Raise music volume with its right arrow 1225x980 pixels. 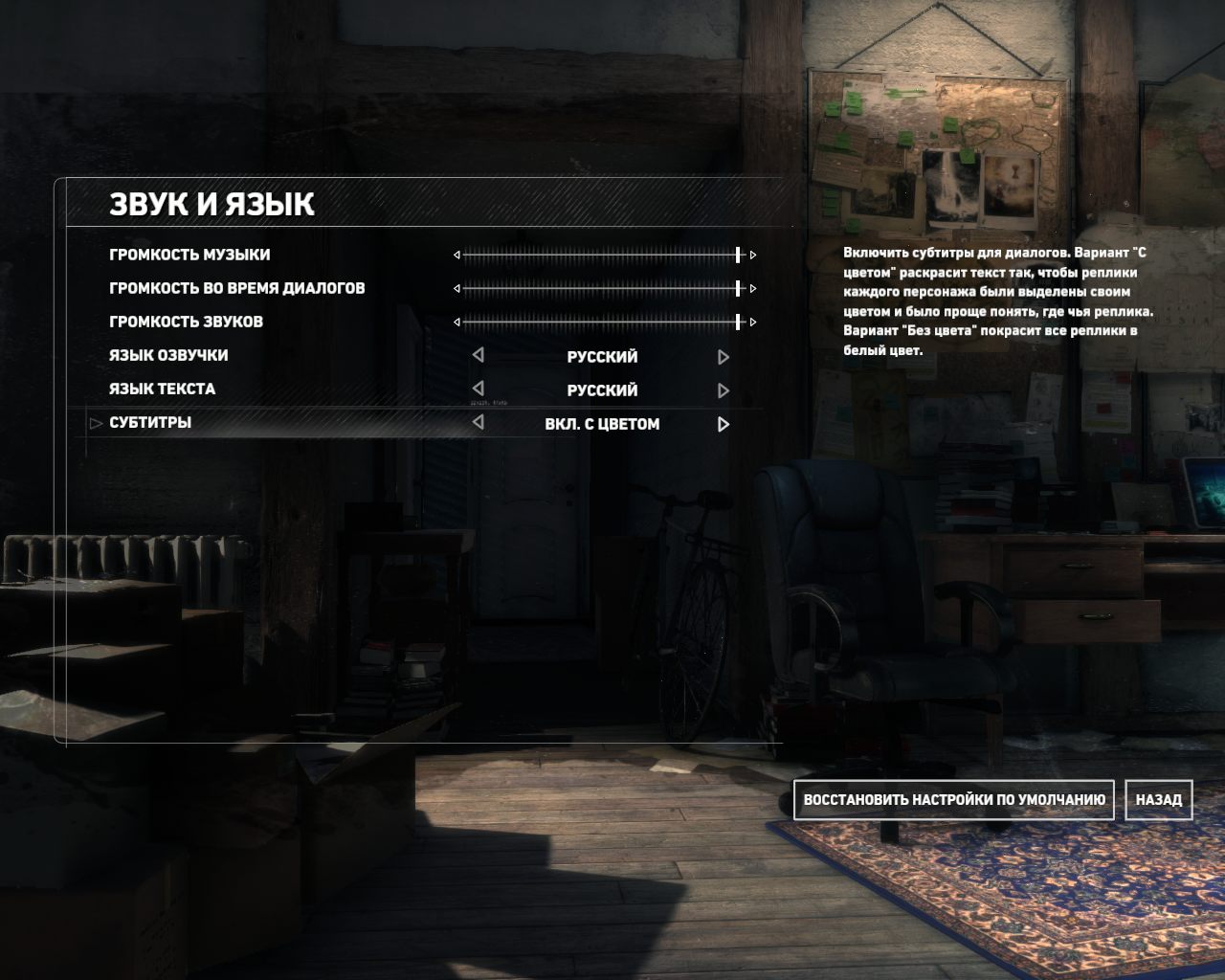(x=753, y=255)
